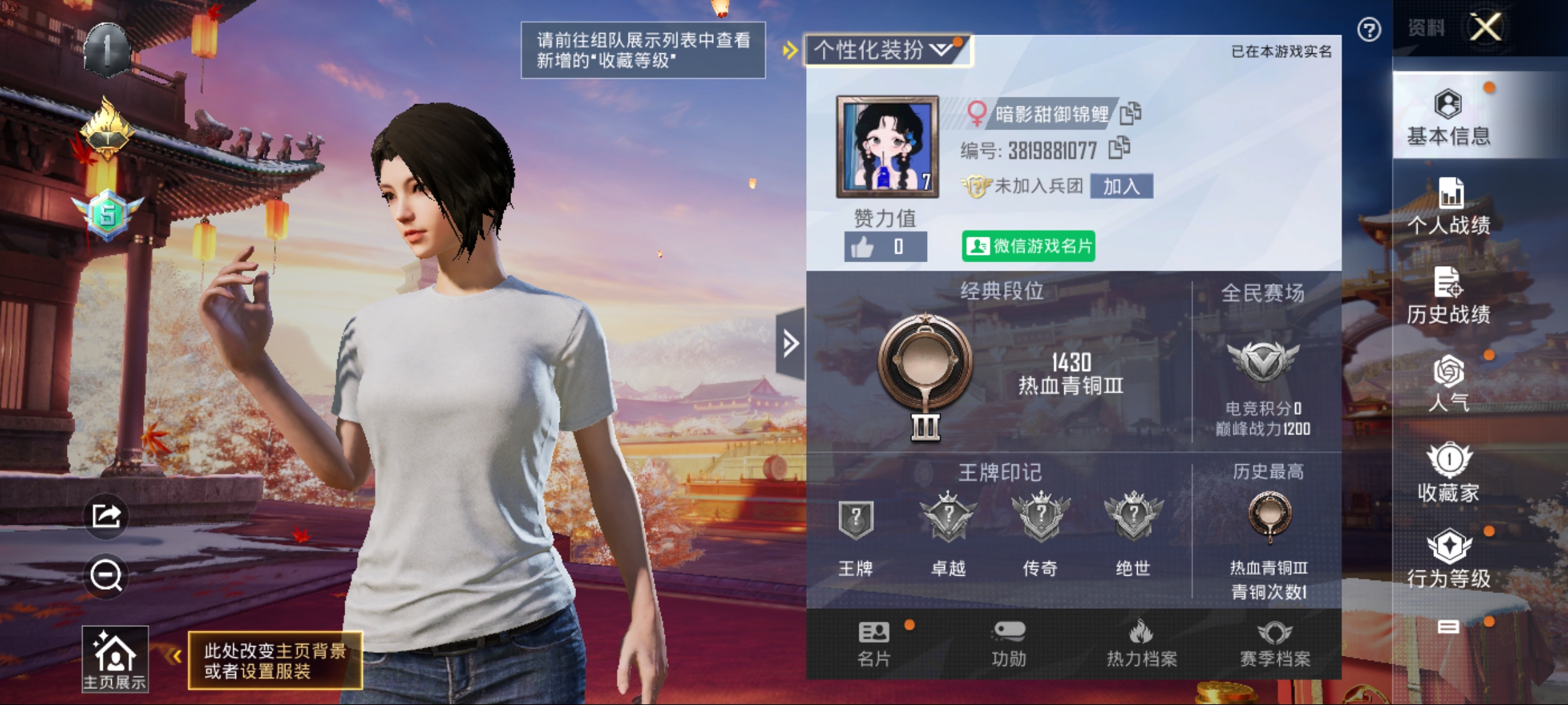Viewport: 1568px width, 705px height.
Task: Open the question mark help icon
Action: point(1368,30)
